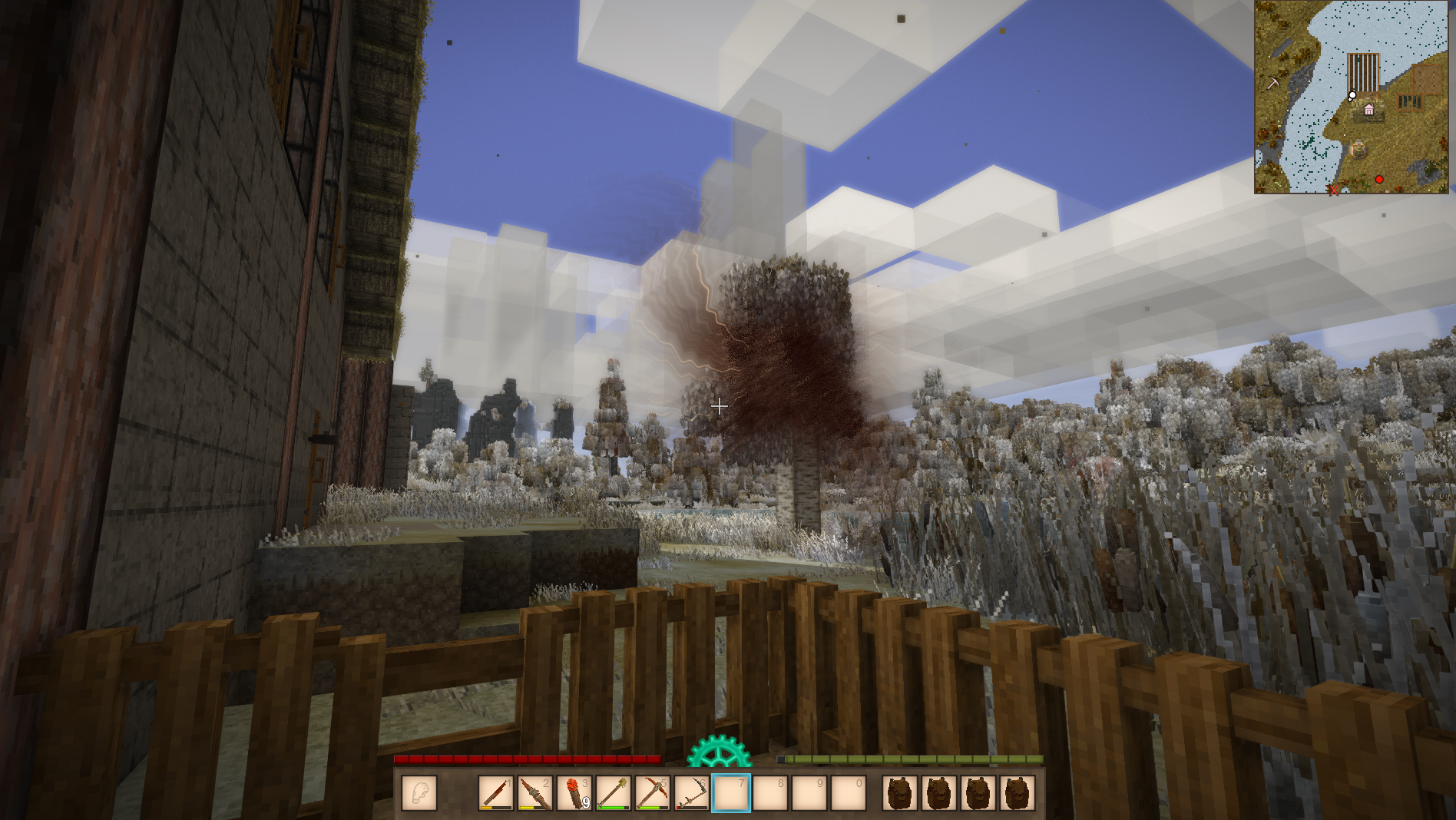This screenshot has width=1456, height=820.
Task: Select the scythe in hotbar slot 6
Action: 692,793
